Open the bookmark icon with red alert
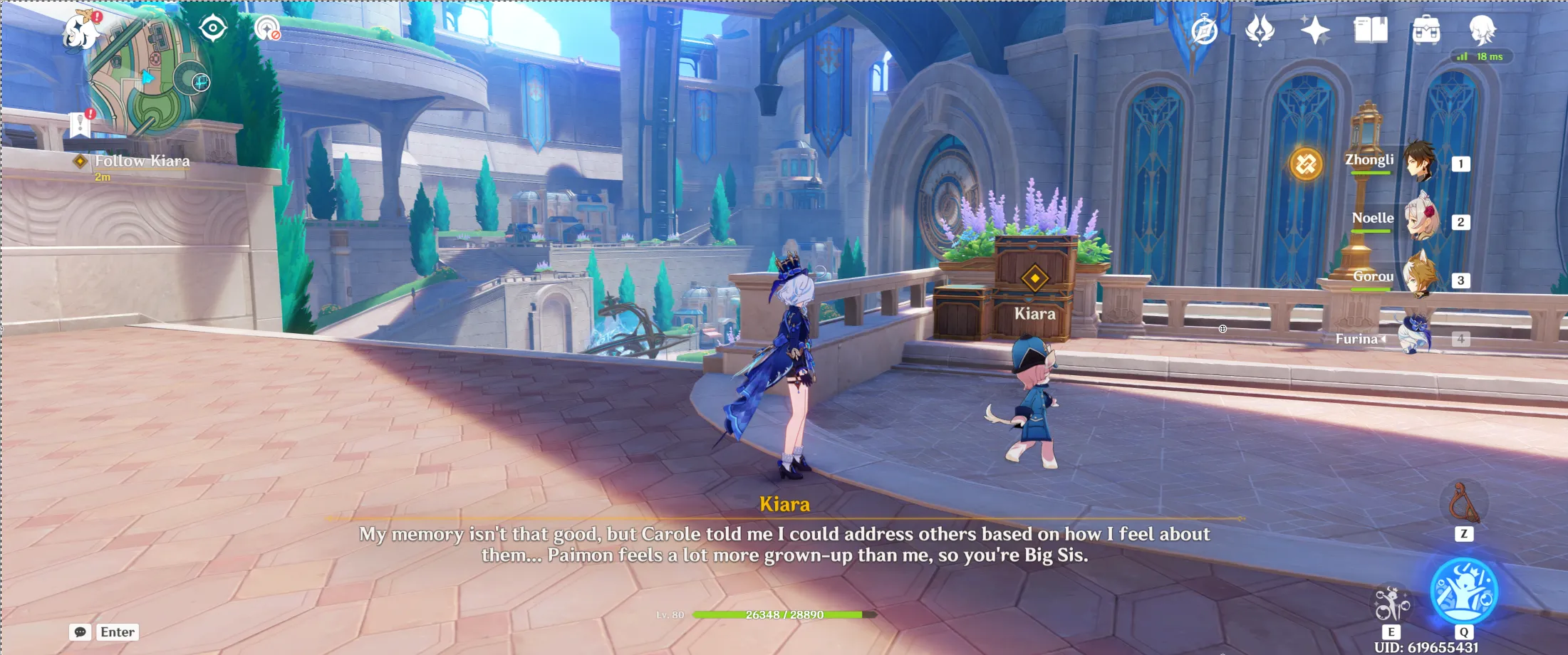 (x=81, y=124)
